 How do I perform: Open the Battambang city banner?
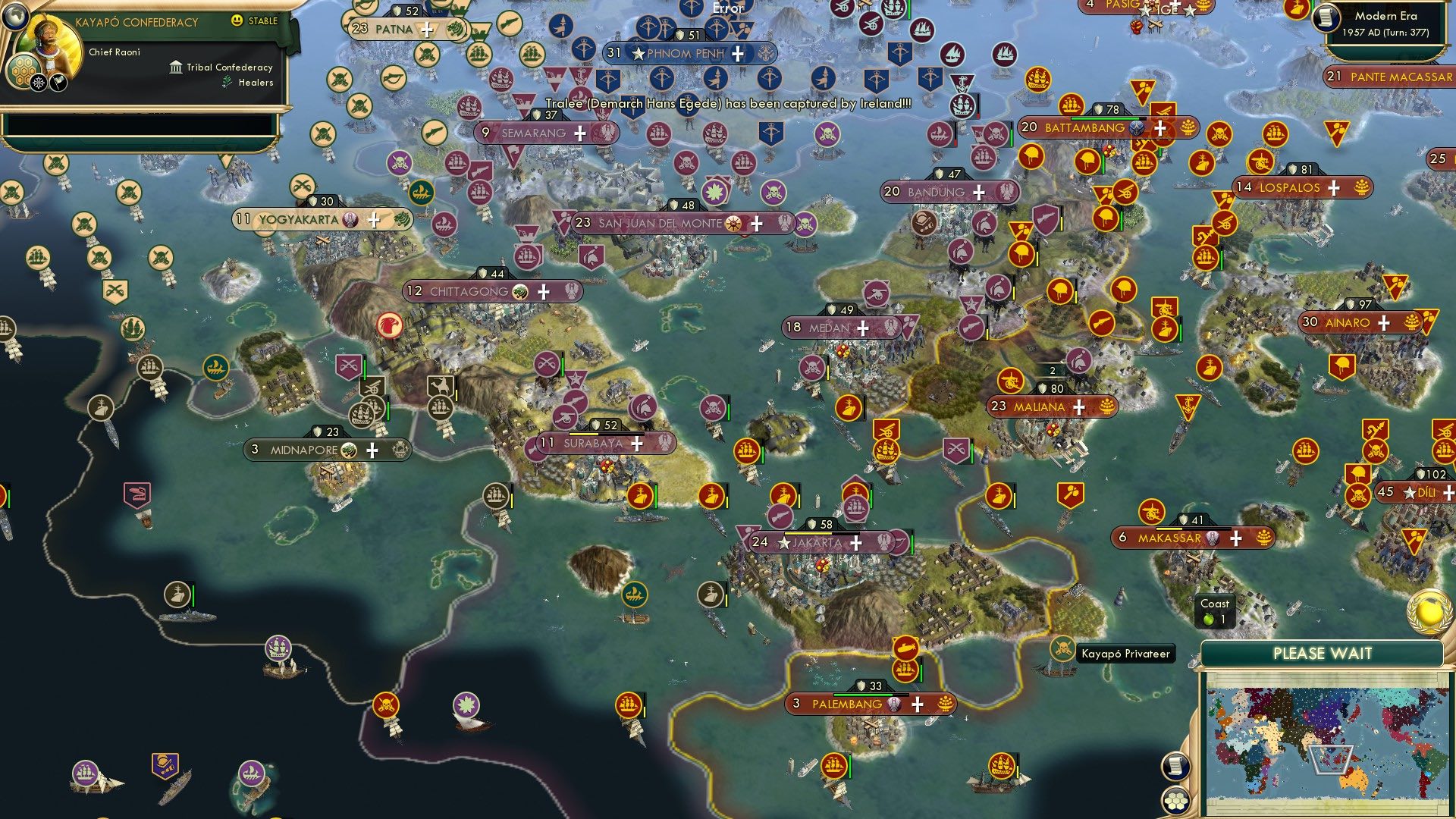(1084, 127)
